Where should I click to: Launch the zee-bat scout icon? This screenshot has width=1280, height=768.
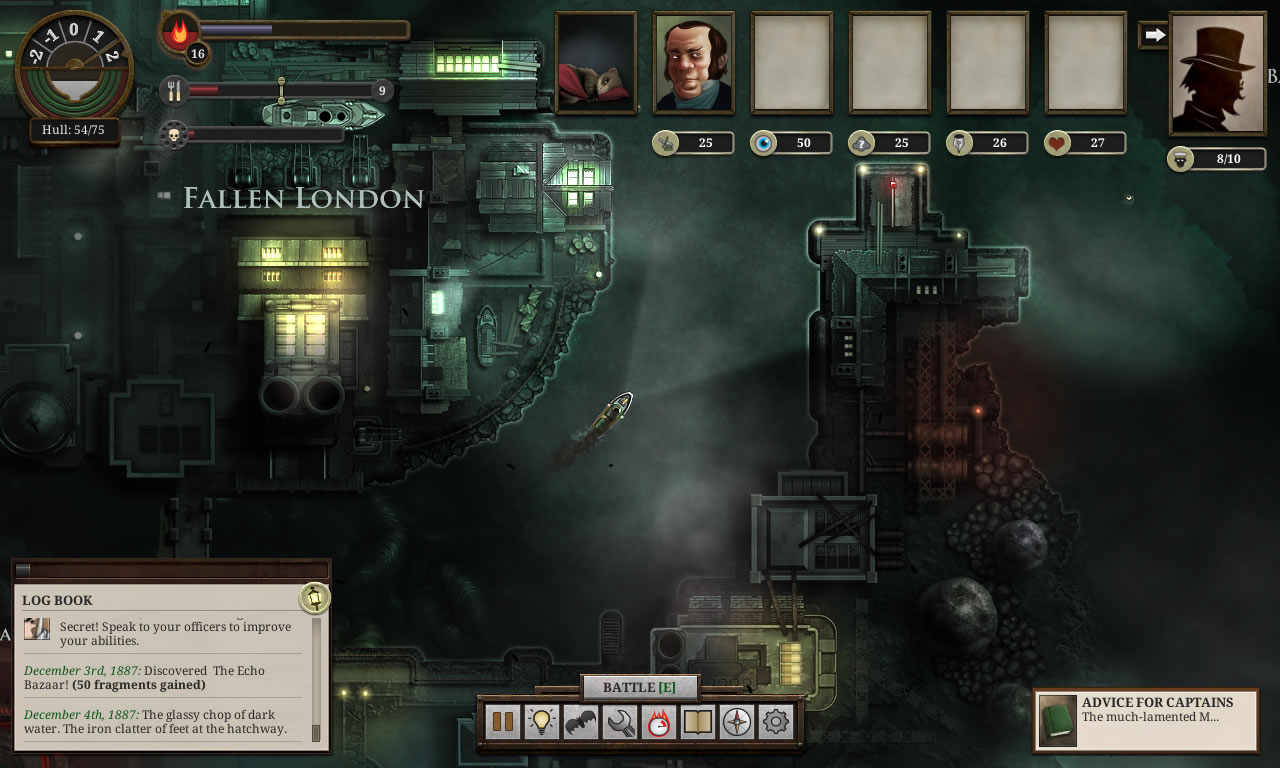click(581, 722)
